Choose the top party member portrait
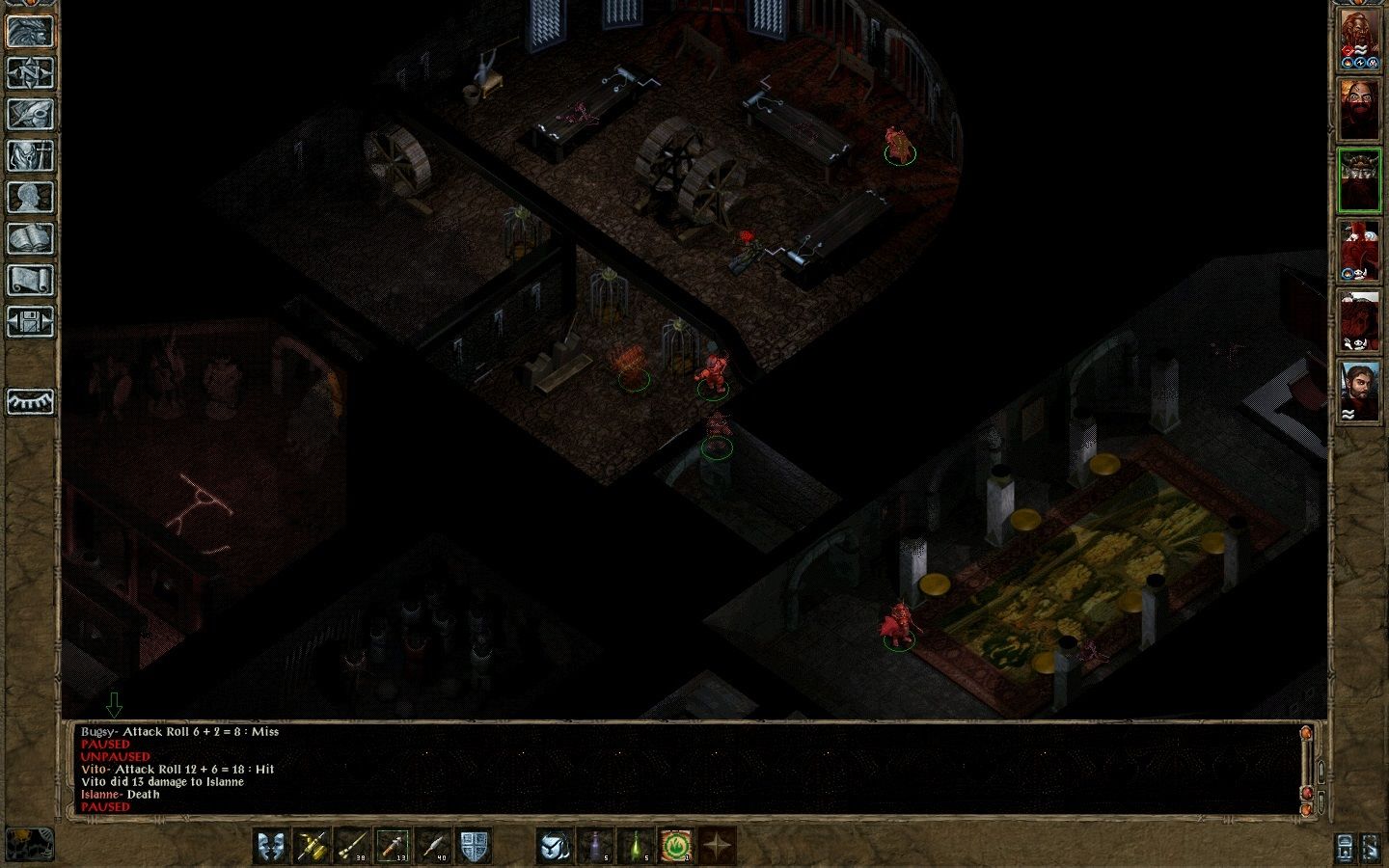The width and height of the screenshot is (1389, 868). (x=1359, y=40)
